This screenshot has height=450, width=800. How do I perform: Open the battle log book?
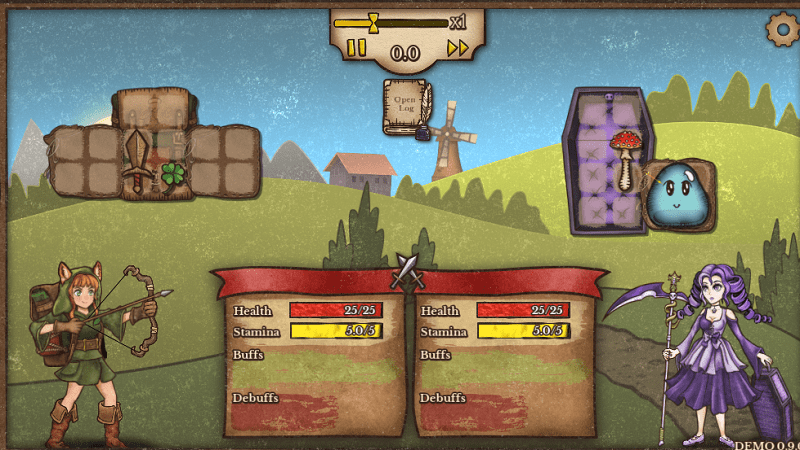[x=406, y=104]
